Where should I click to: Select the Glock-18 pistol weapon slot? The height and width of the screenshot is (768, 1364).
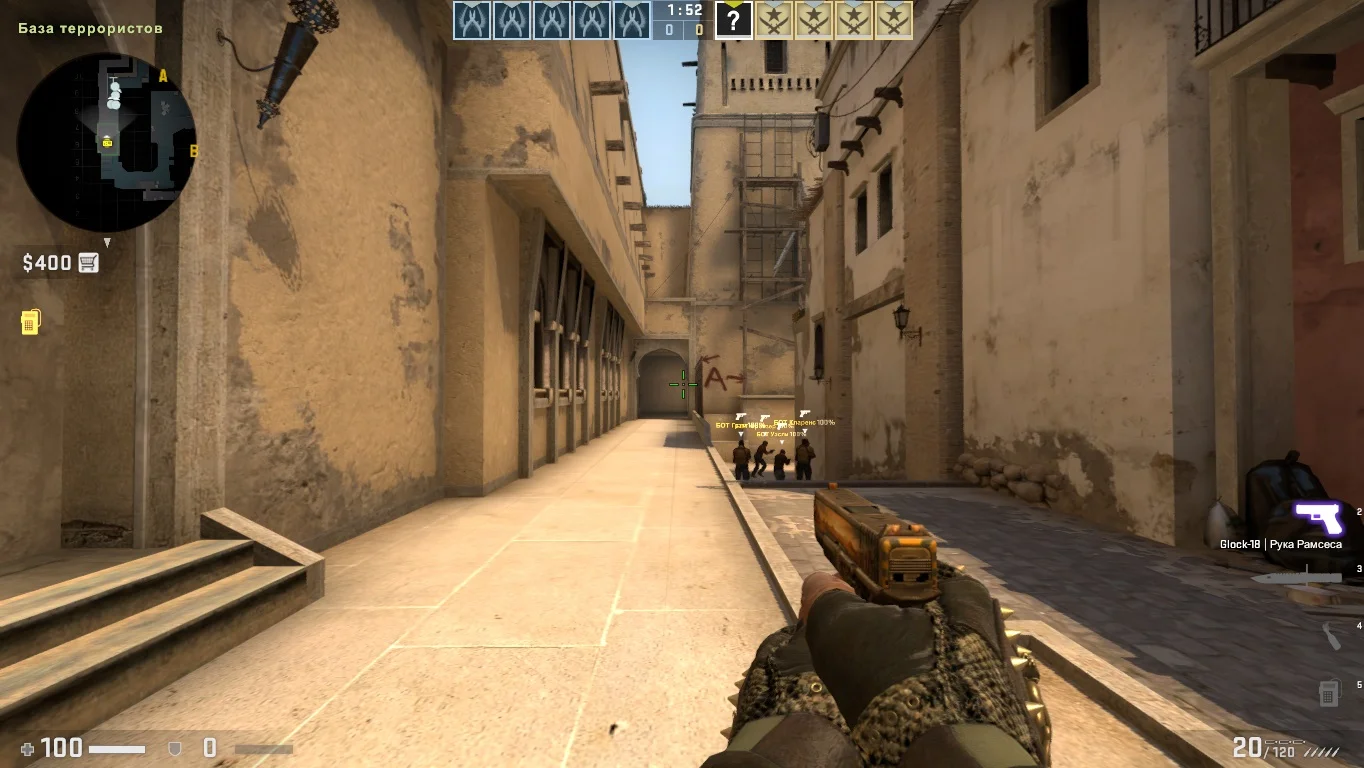point(1318,520)
